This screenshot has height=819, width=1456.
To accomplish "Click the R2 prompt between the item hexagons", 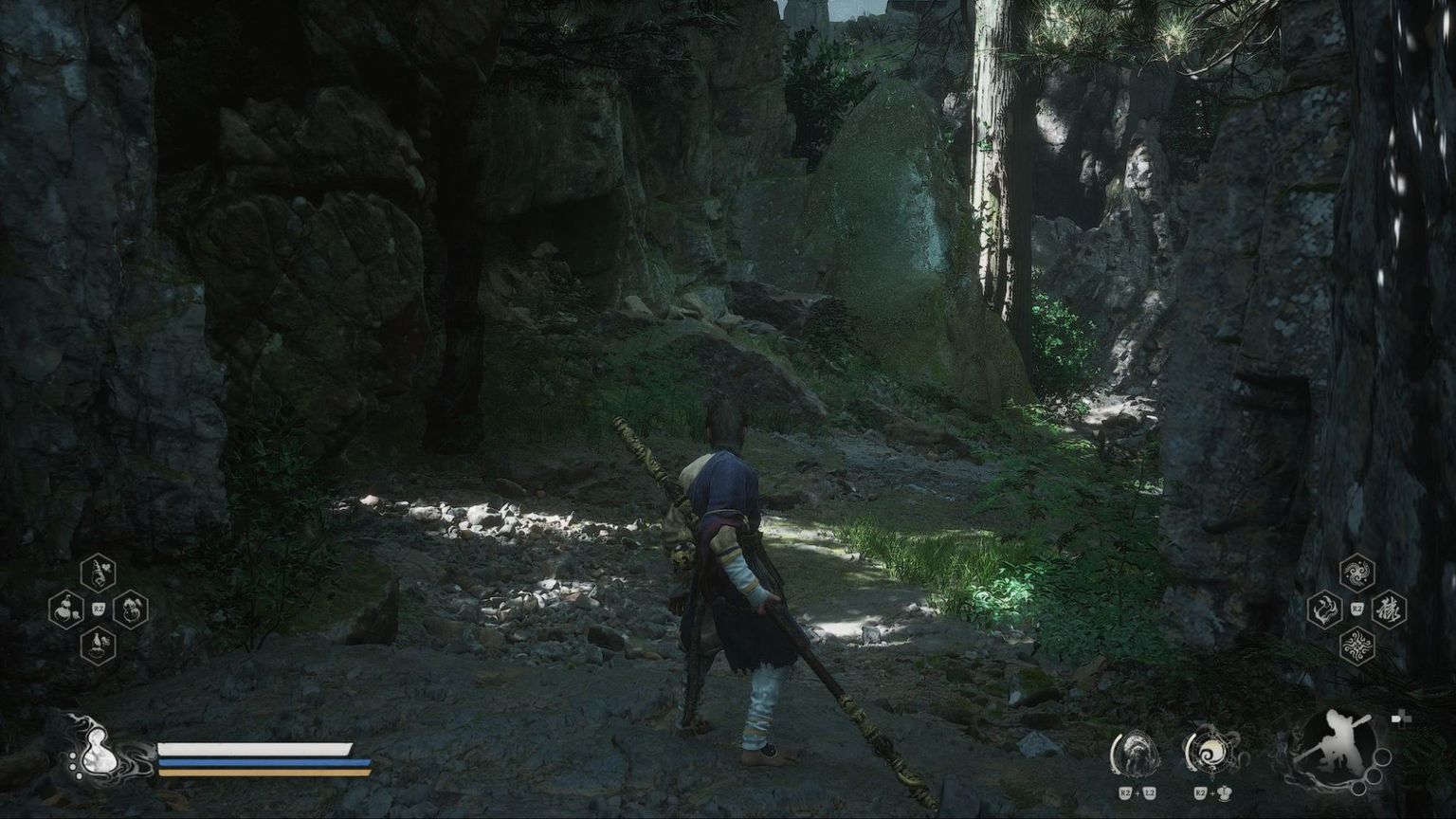I will pyautogui.click(x=98, y=608).
